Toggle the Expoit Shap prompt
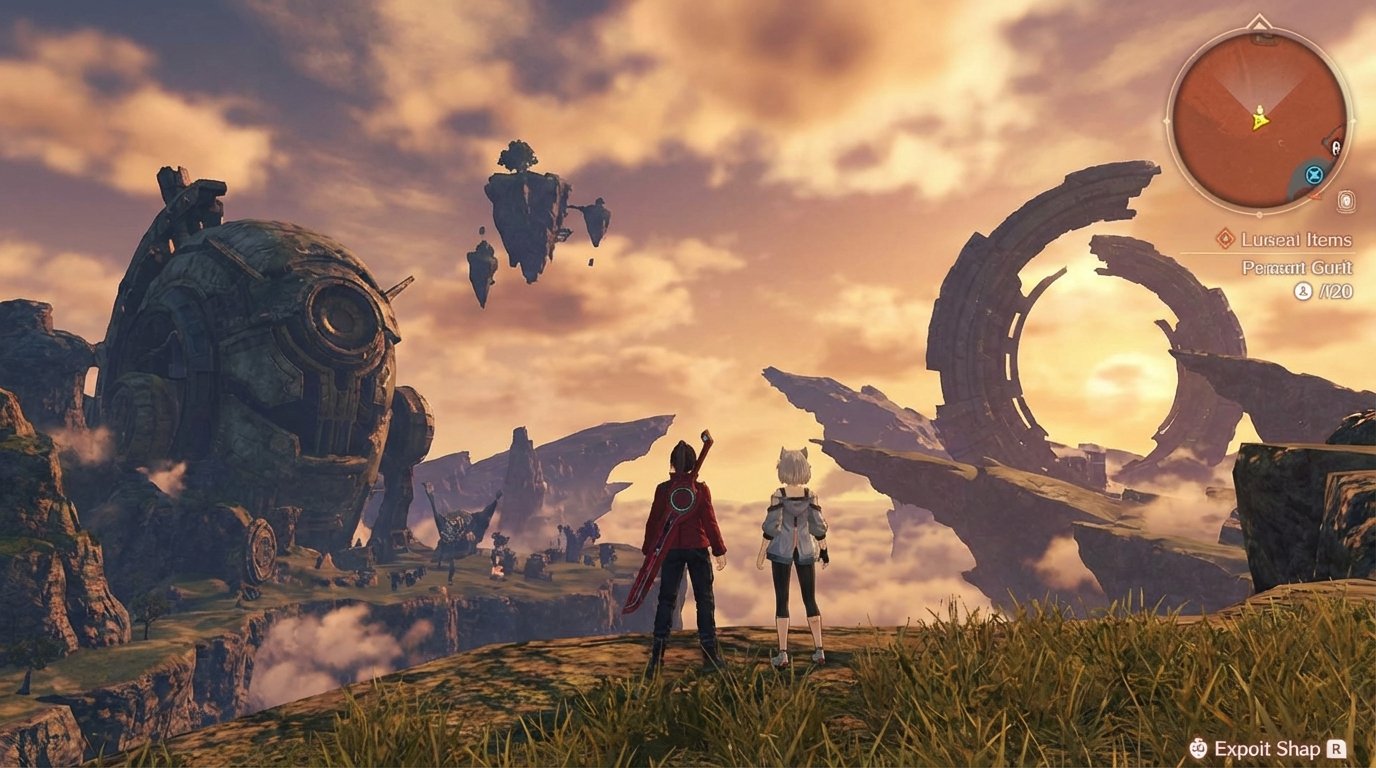 (1267, 748)
